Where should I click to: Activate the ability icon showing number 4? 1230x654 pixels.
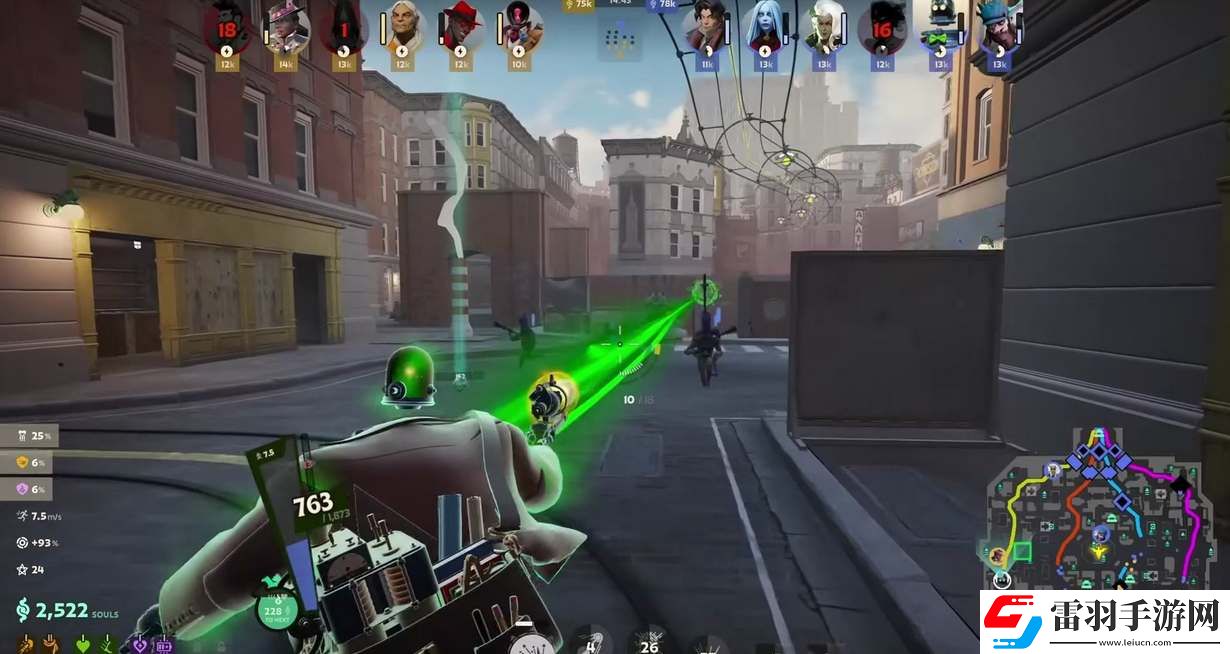[x=591, y=641]
